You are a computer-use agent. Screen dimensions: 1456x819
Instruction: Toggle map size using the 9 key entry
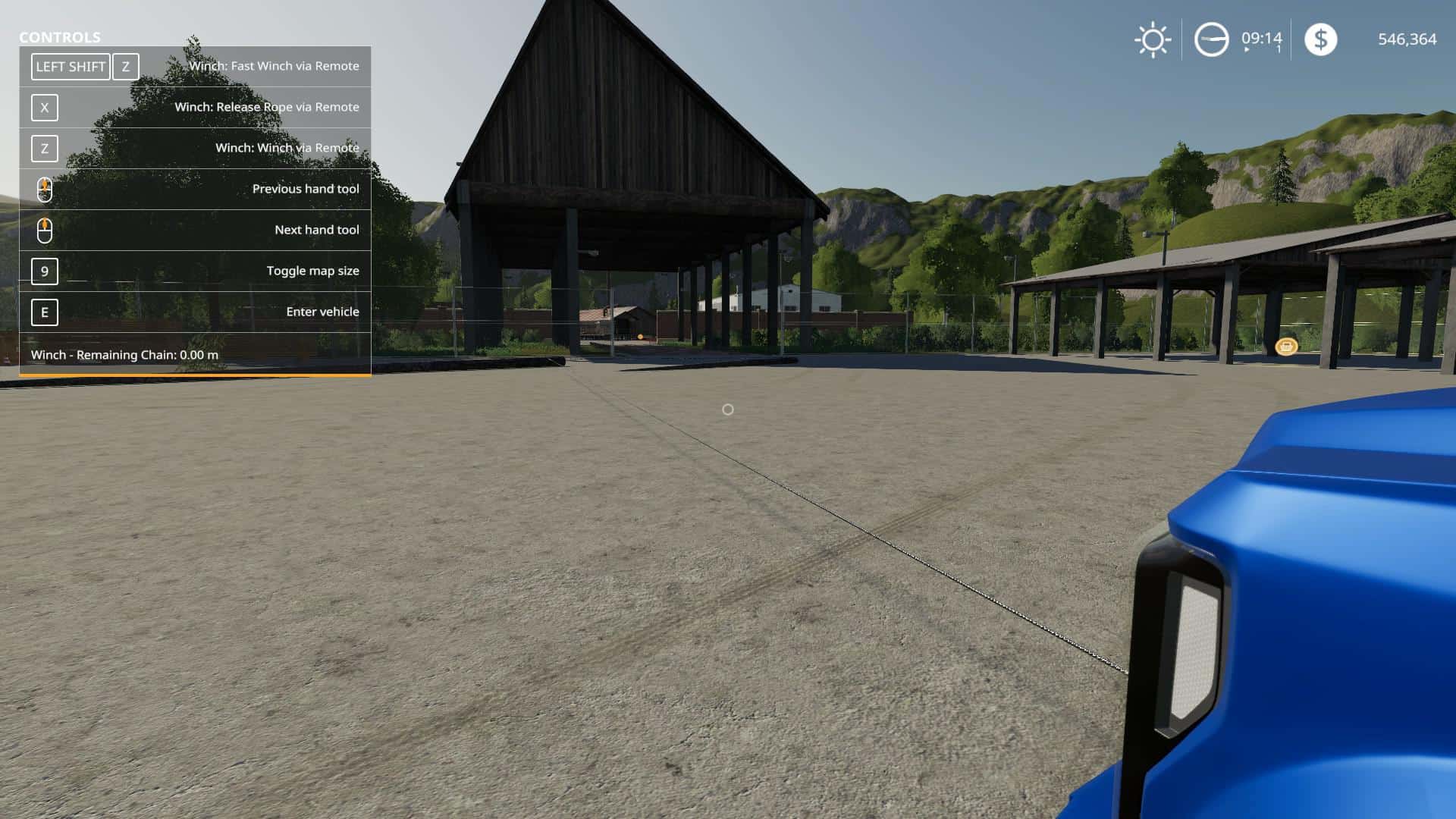[45, 271]
